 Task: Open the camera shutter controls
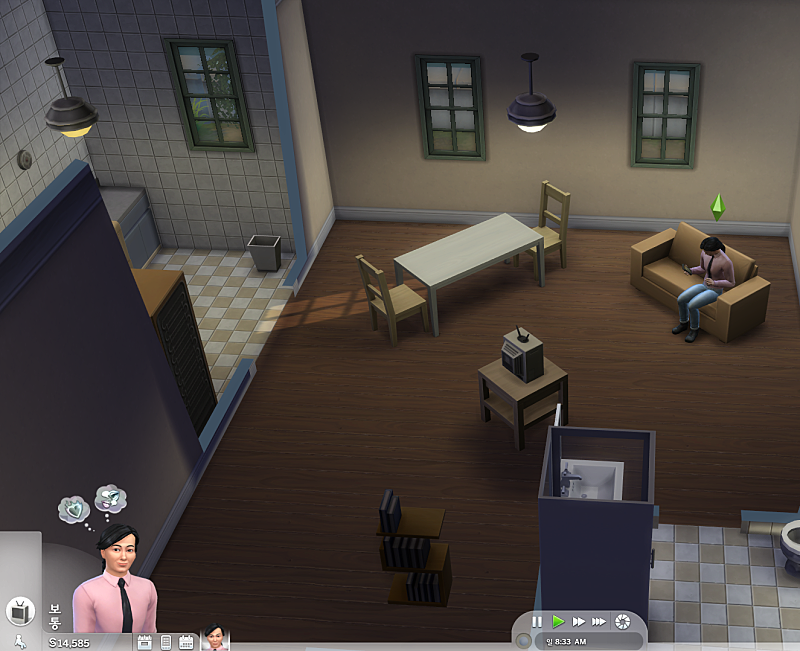(x=624, y=621)
